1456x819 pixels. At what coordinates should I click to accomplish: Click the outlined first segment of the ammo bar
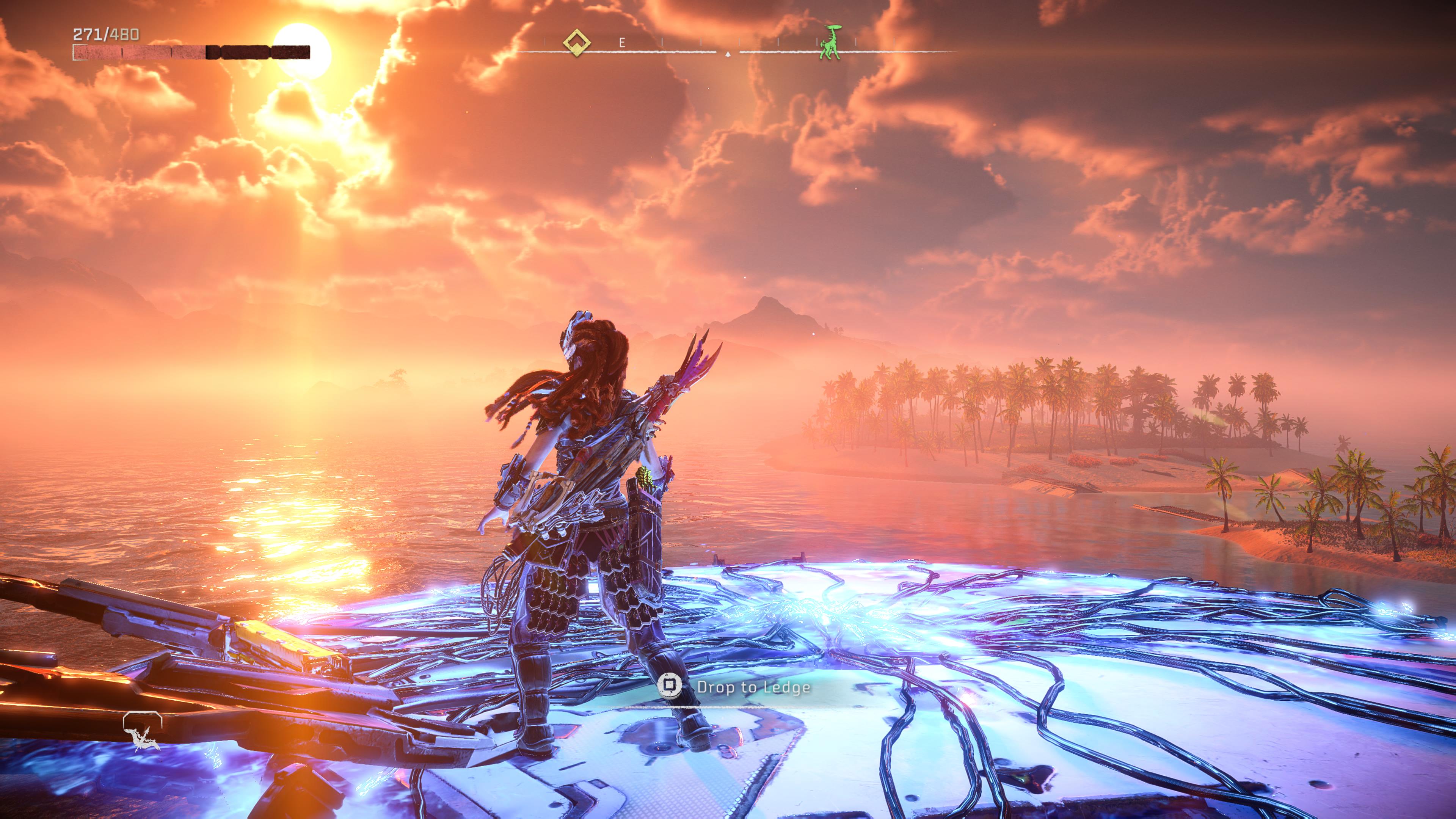tap(81, 53)
